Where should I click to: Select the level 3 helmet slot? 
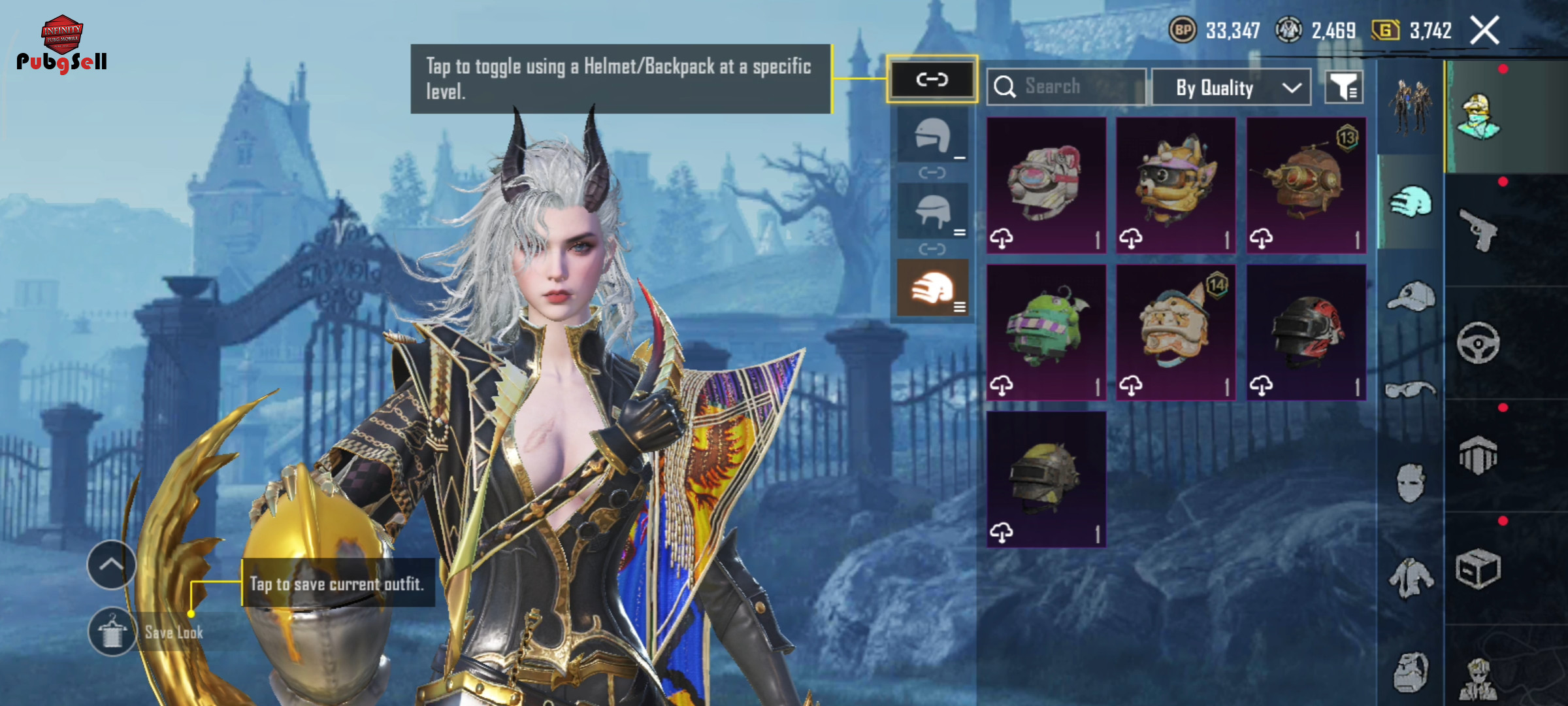coord(932,288)
